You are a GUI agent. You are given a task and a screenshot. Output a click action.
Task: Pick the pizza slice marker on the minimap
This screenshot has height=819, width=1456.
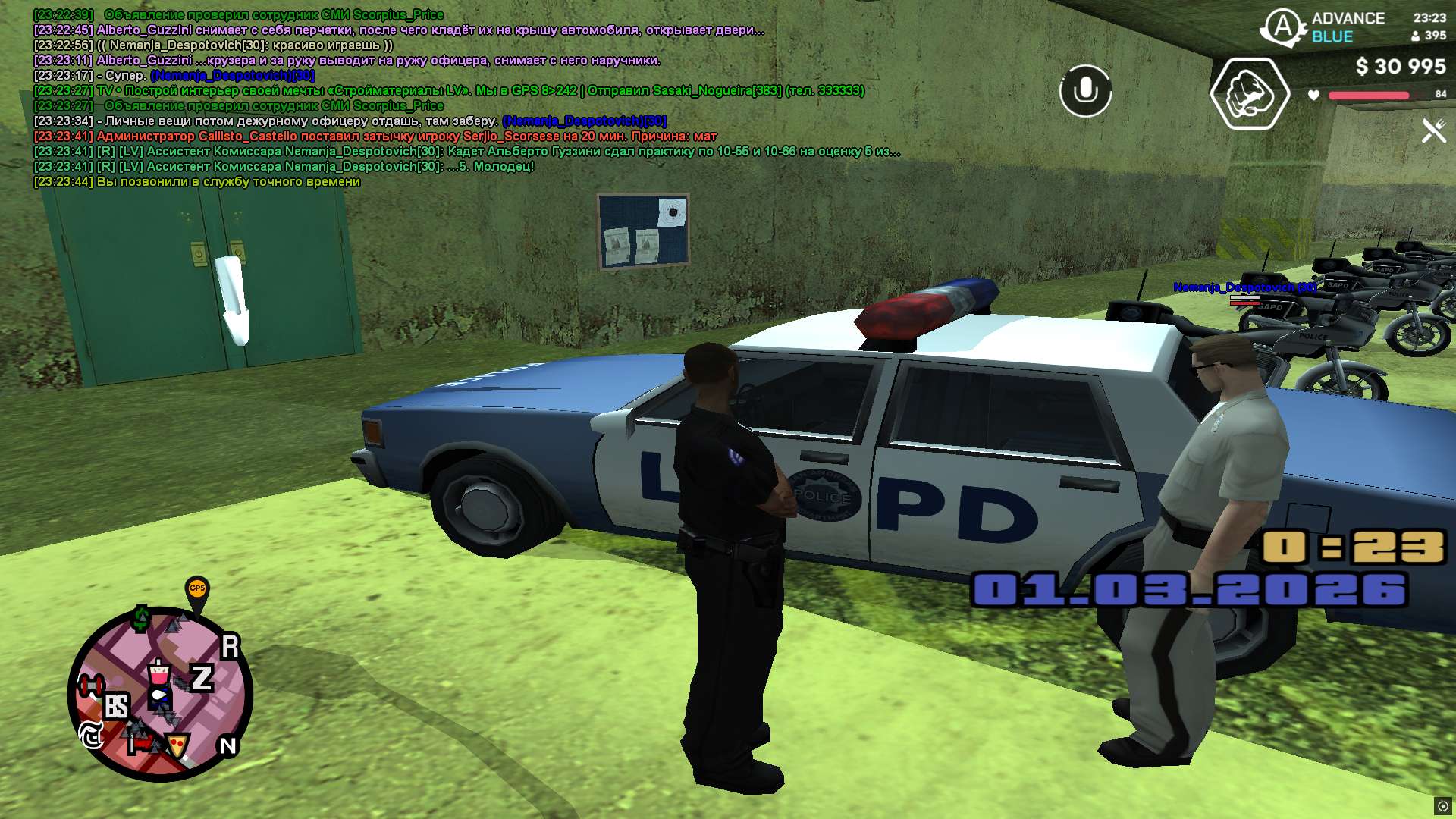tap(178, 745)
